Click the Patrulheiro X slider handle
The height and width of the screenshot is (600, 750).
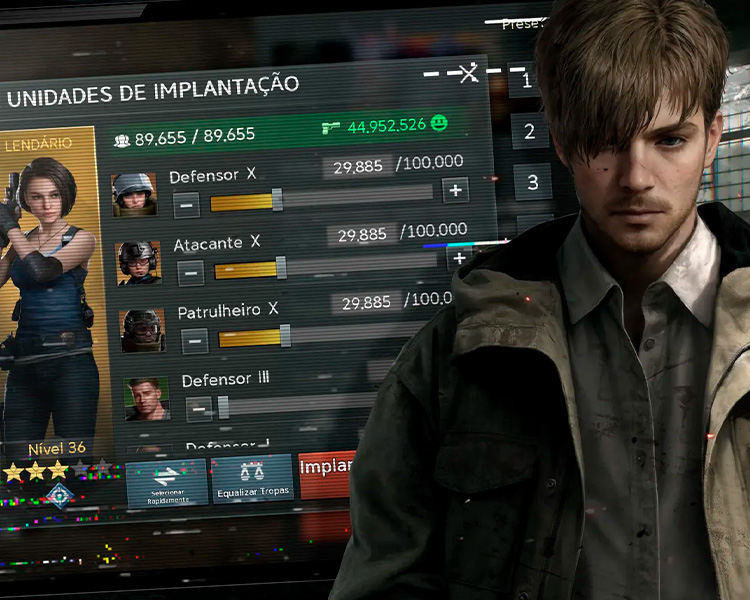click(x=285, y=336)
